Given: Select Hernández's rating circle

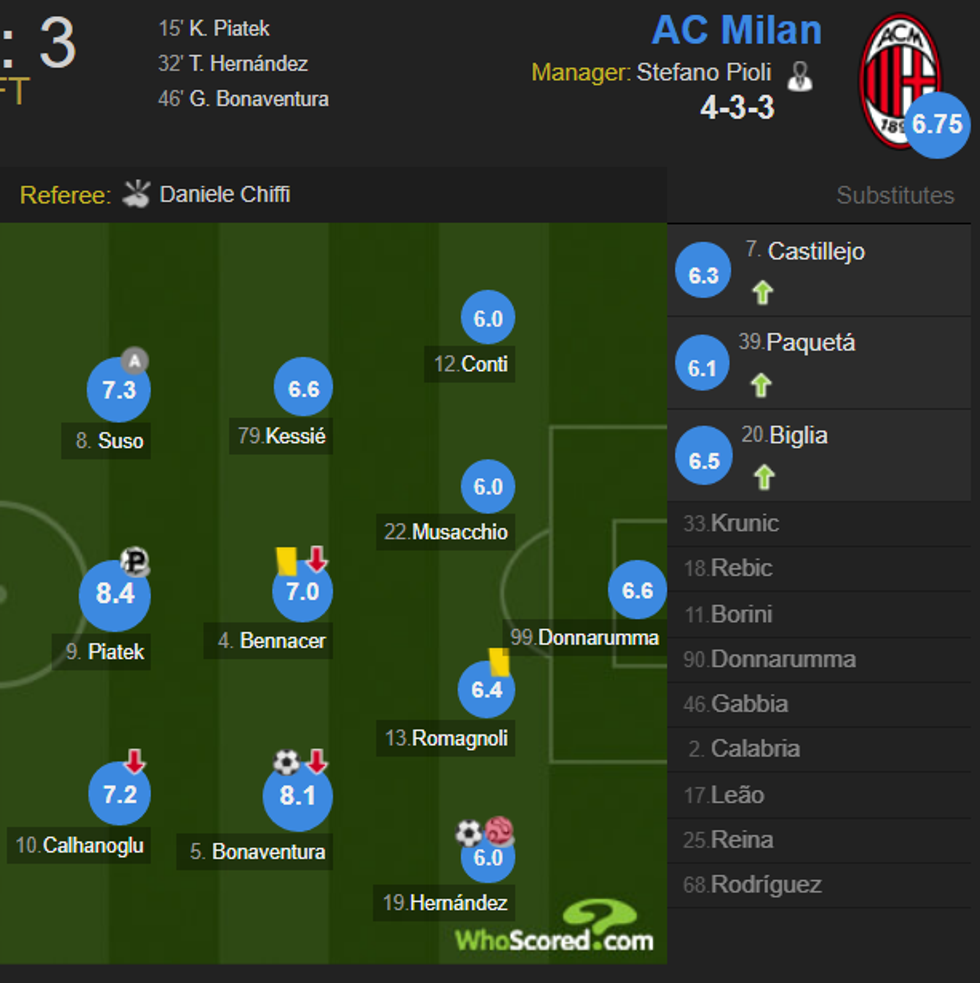Looking at the screenshot, I should 488,857.
